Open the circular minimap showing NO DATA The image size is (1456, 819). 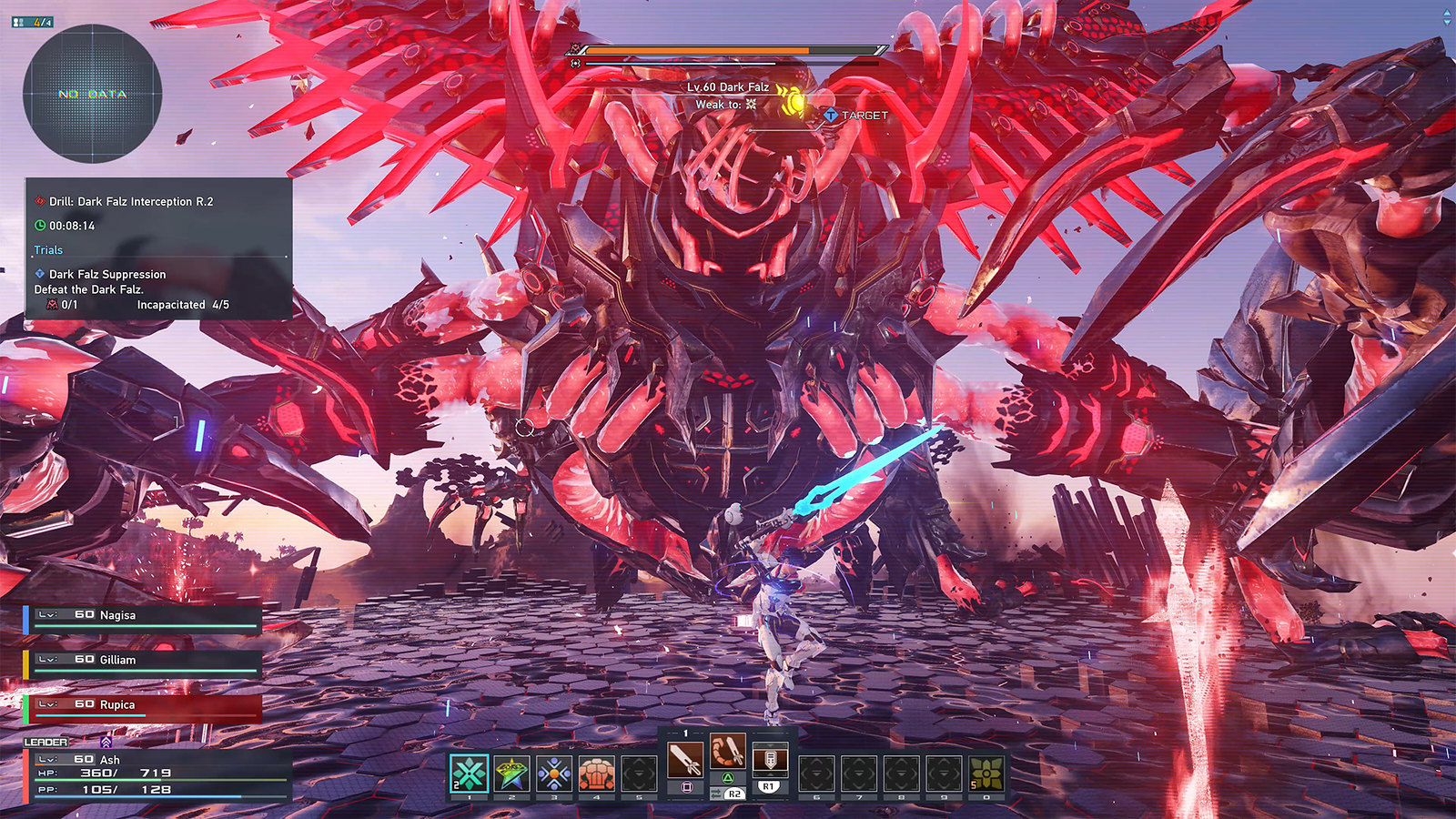[x=92, y=94]
